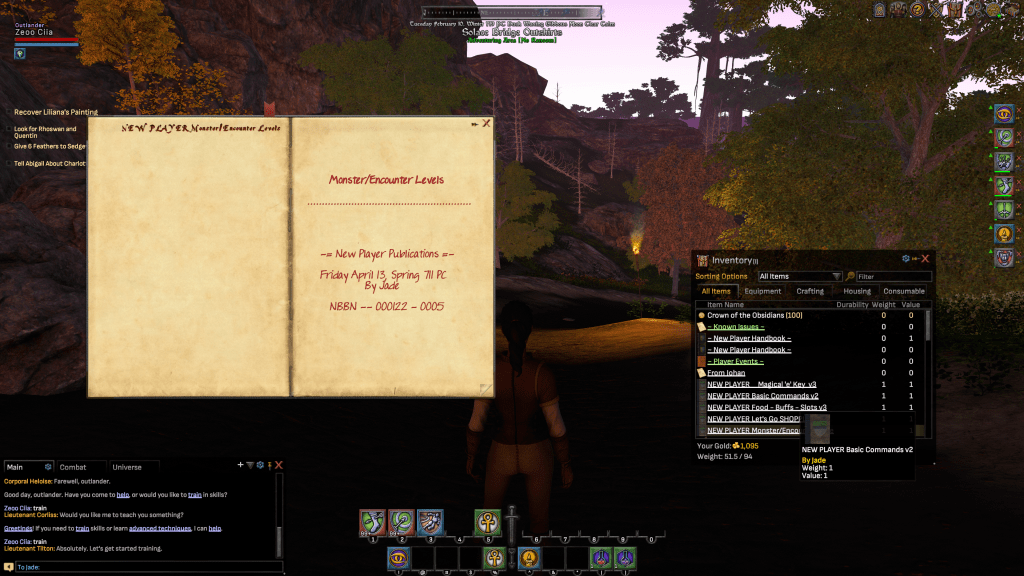Image resolution: width=1024 pixels, height=576 pixels.
Task: Activate the ankh ability on hotbar
Action: click(x=487, y=521)
